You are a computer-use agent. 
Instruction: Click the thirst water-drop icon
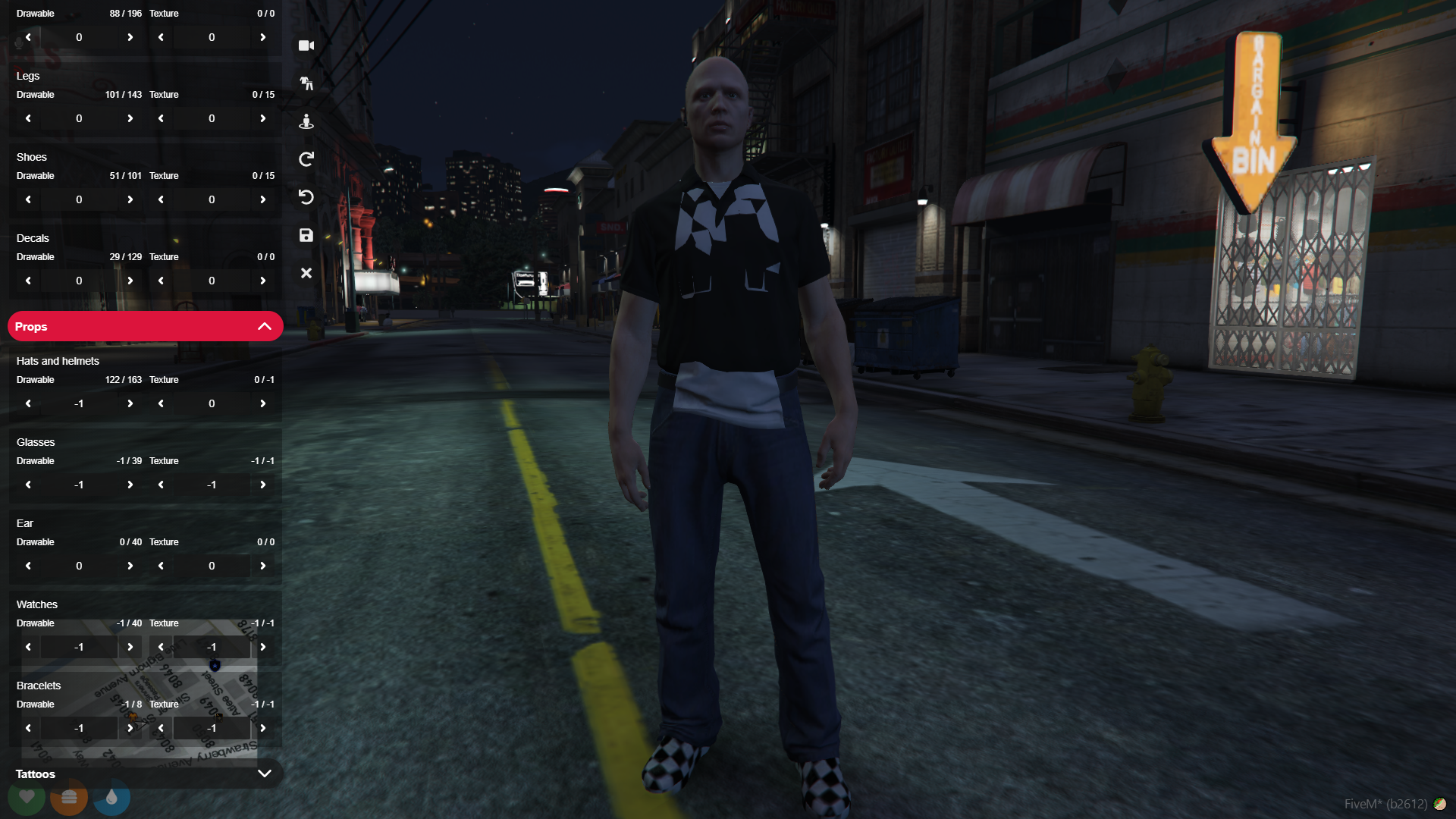(111, 798)
